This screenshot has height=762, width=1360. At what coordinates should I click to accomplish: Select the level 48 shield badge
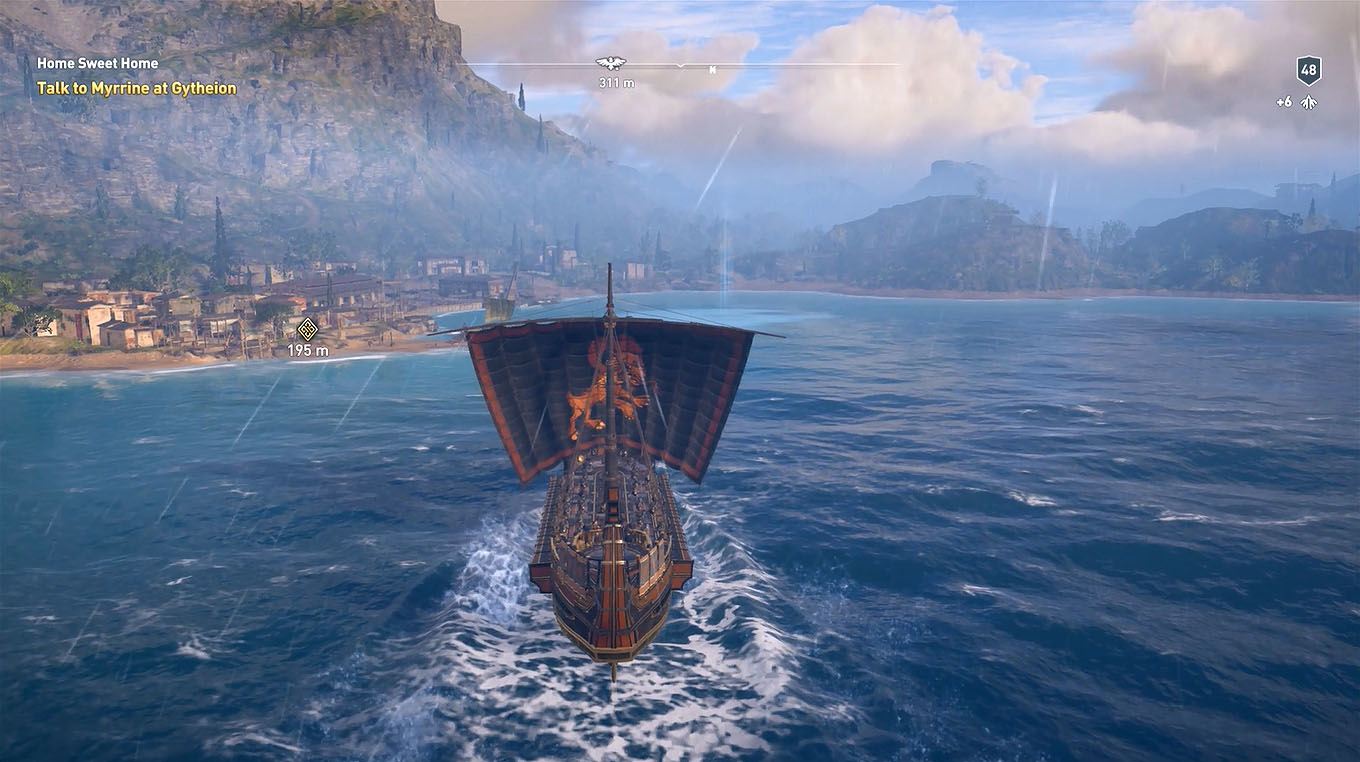[x=1308, y=69]
